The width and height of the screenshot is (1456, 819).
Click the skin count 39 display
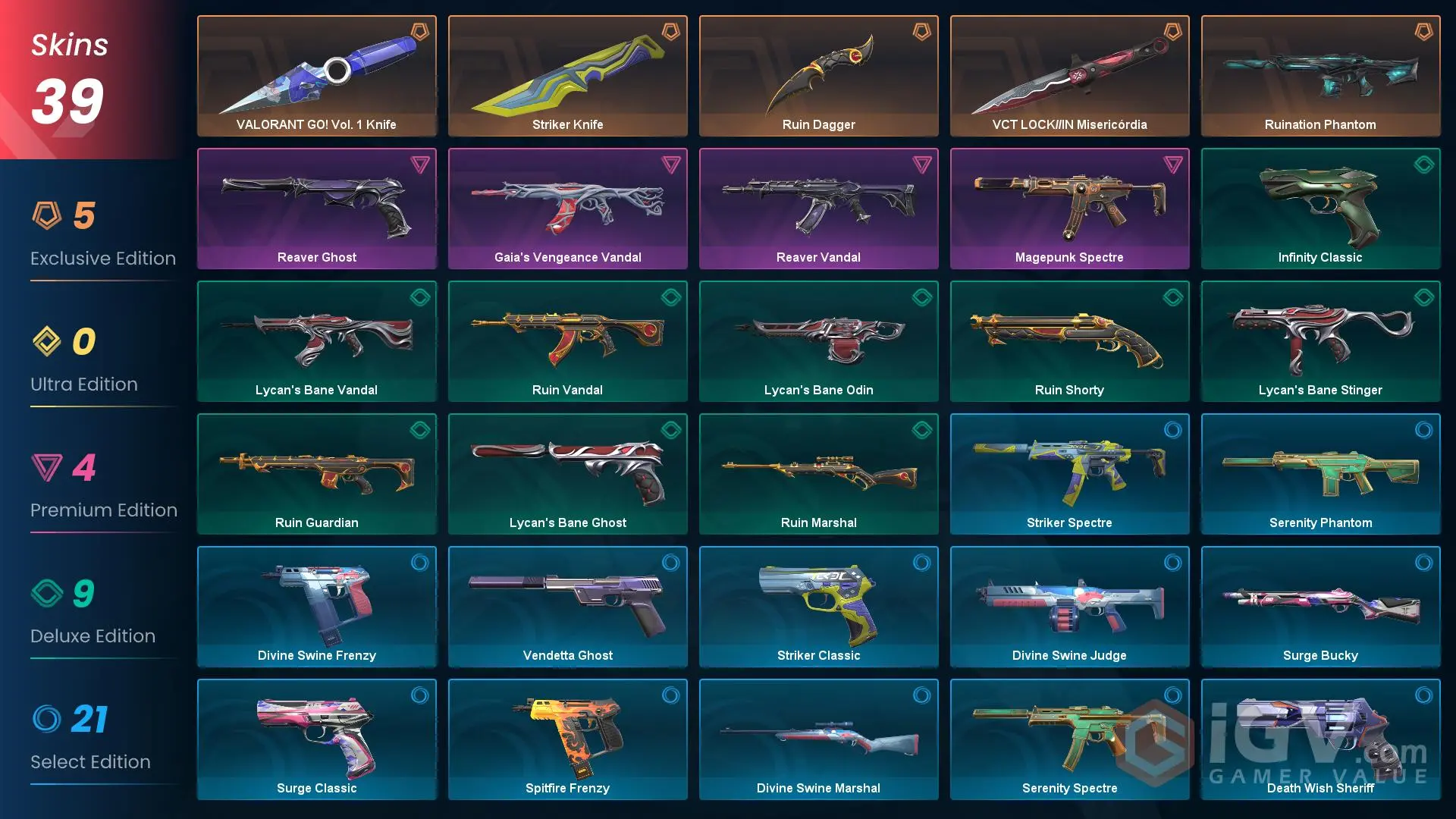(68, 99)
